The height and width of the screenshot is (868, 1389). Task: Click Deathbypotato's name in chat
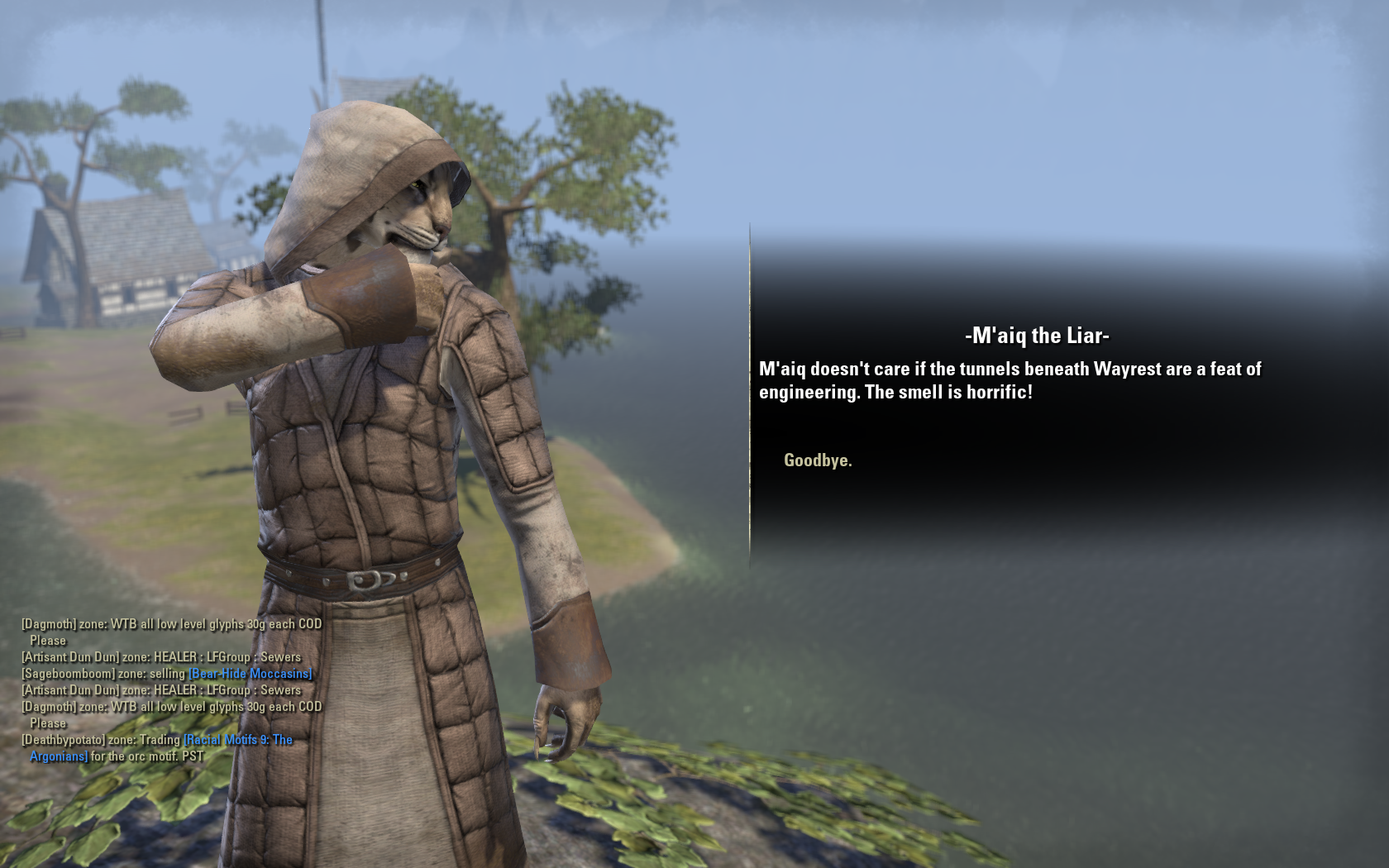[64, 740]
